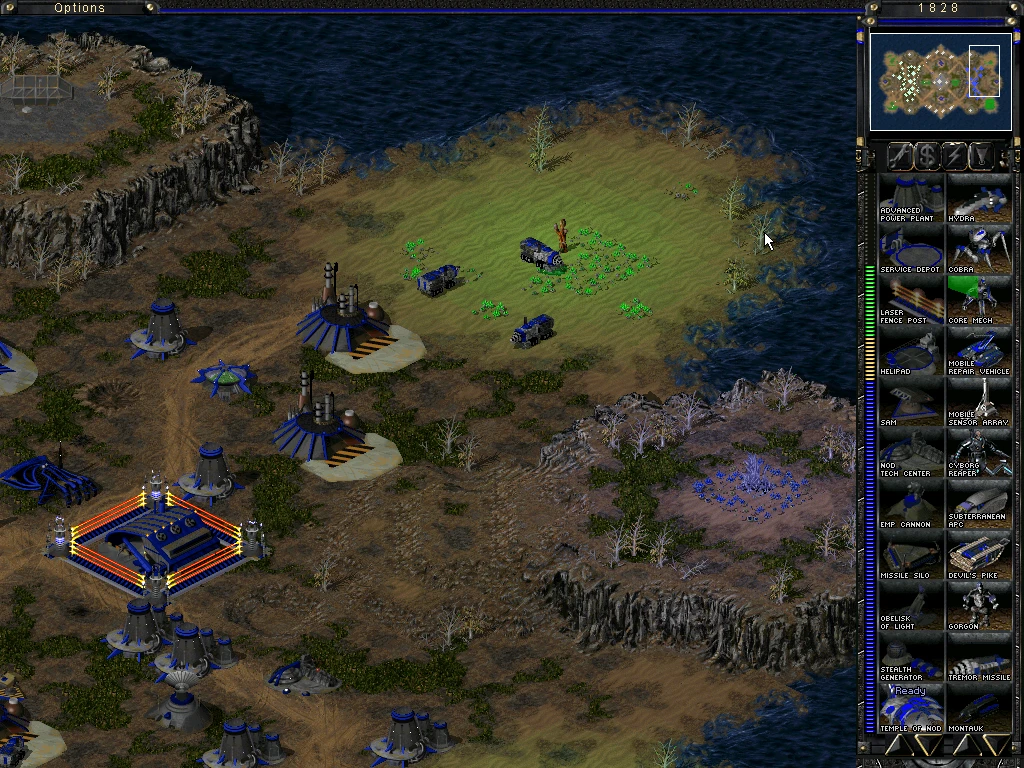The height and width of the screenshot is (768, 1024).
Task: Produce a Mobile Repair Vehicle
Action: pyautogui.click(x=979, y=352)
